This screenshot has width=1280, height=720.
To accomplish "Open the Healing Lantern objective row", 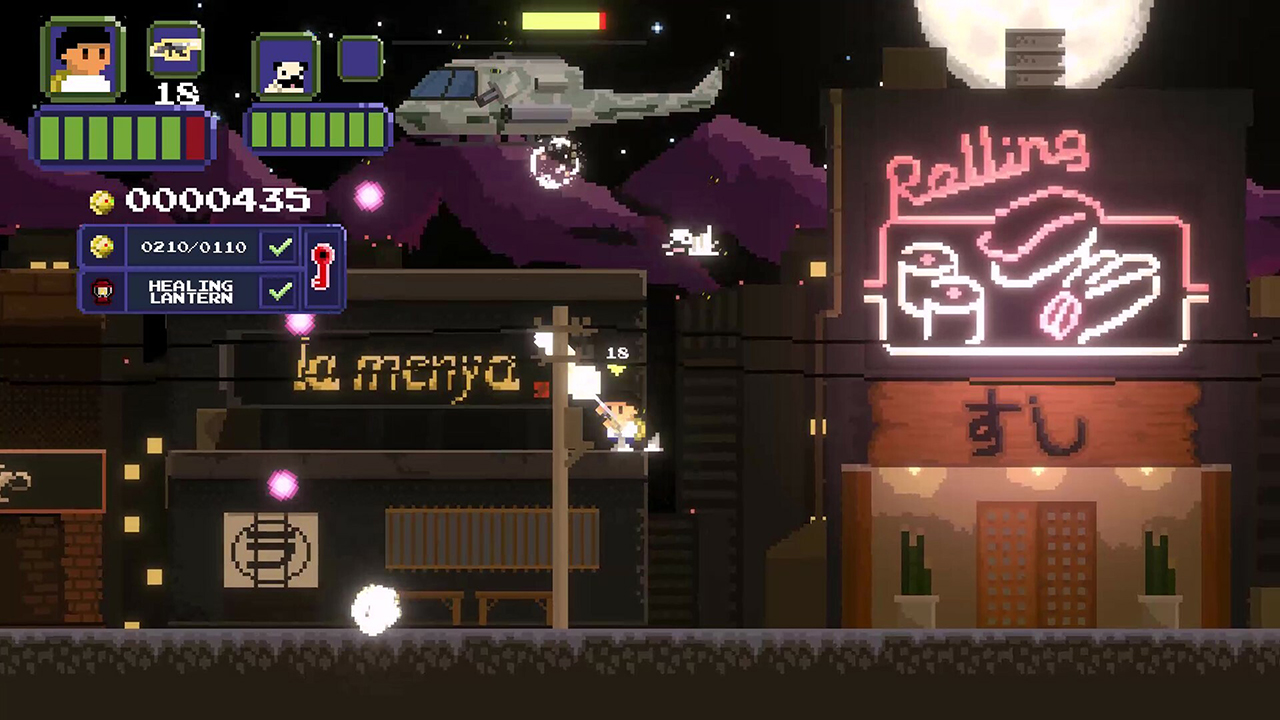I will tap(192, 291).
